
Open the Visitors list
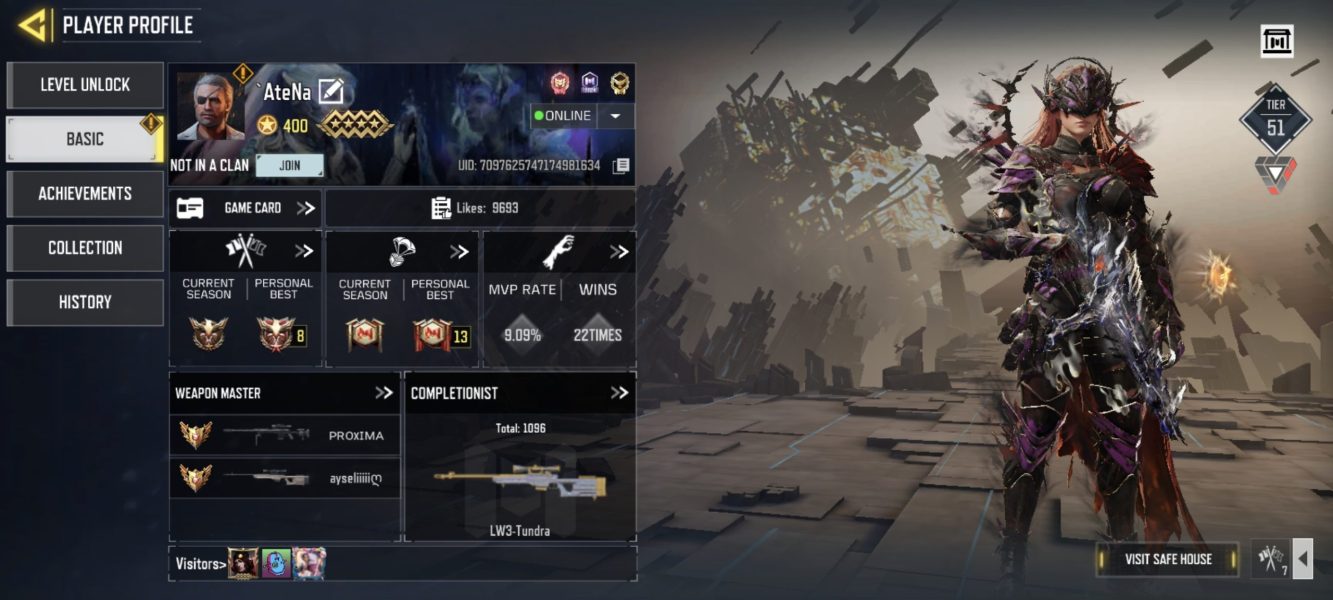pyautogui.click(x=199, y=564)
